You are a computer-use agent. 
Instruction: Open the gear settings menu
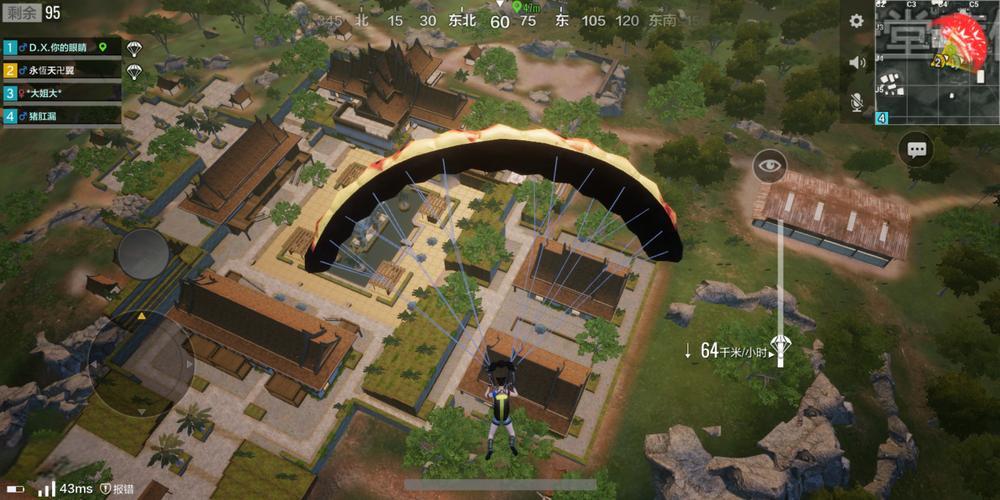click(x=856, y=21)
